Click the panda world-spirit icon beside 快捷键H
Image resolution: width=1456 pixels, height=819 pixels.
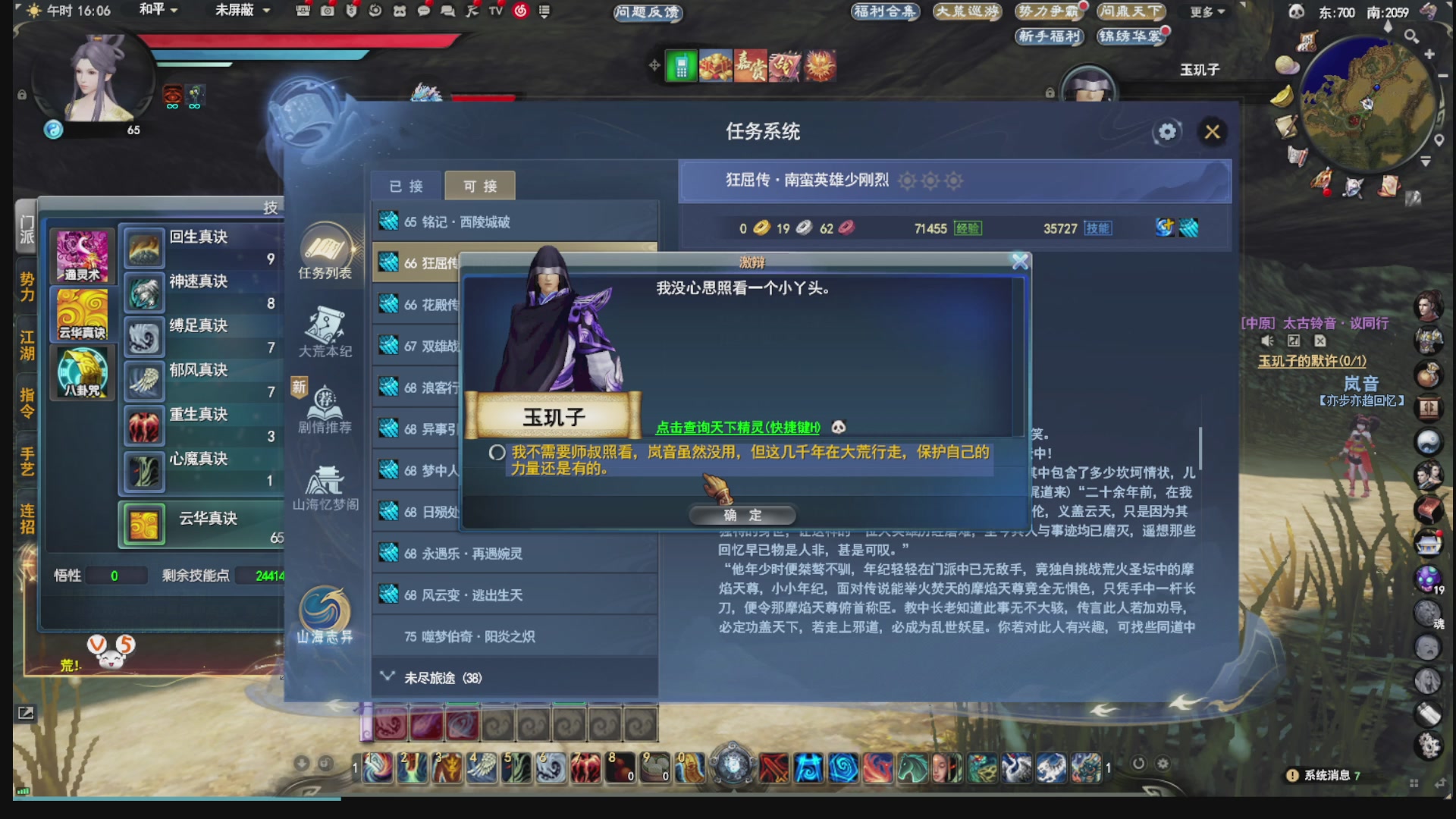point(840,426)
